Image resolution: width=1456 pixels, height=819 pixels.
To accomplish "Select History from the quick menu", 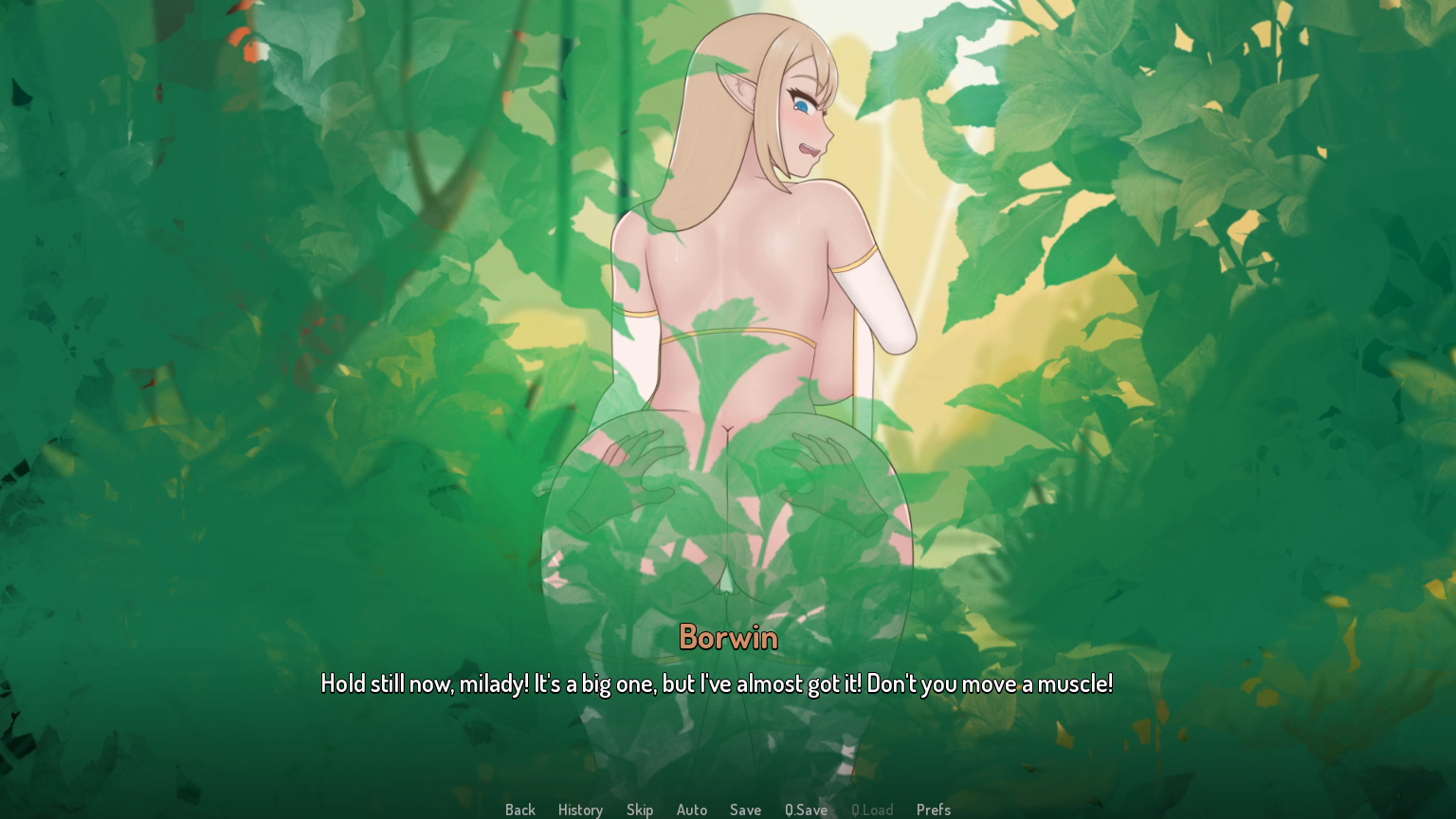I will pos(580,810).
